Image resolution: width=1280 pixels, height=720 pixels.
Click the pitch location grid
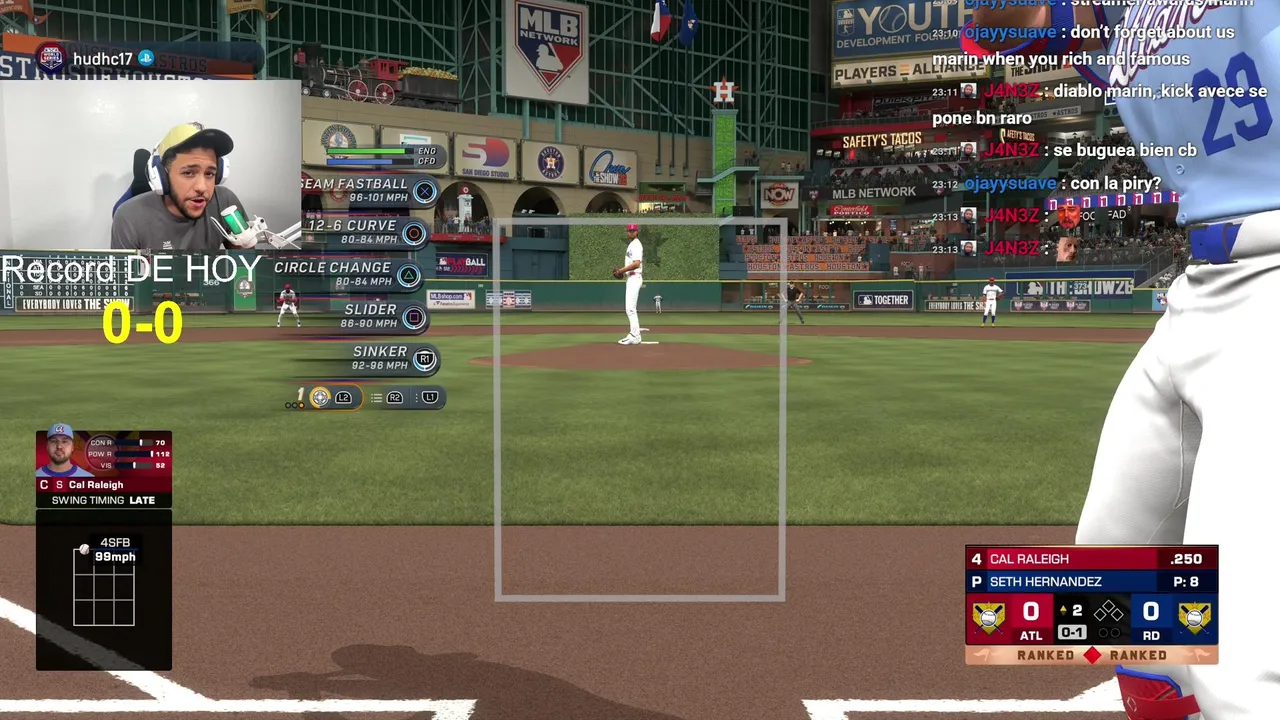[x=104, y=587]
